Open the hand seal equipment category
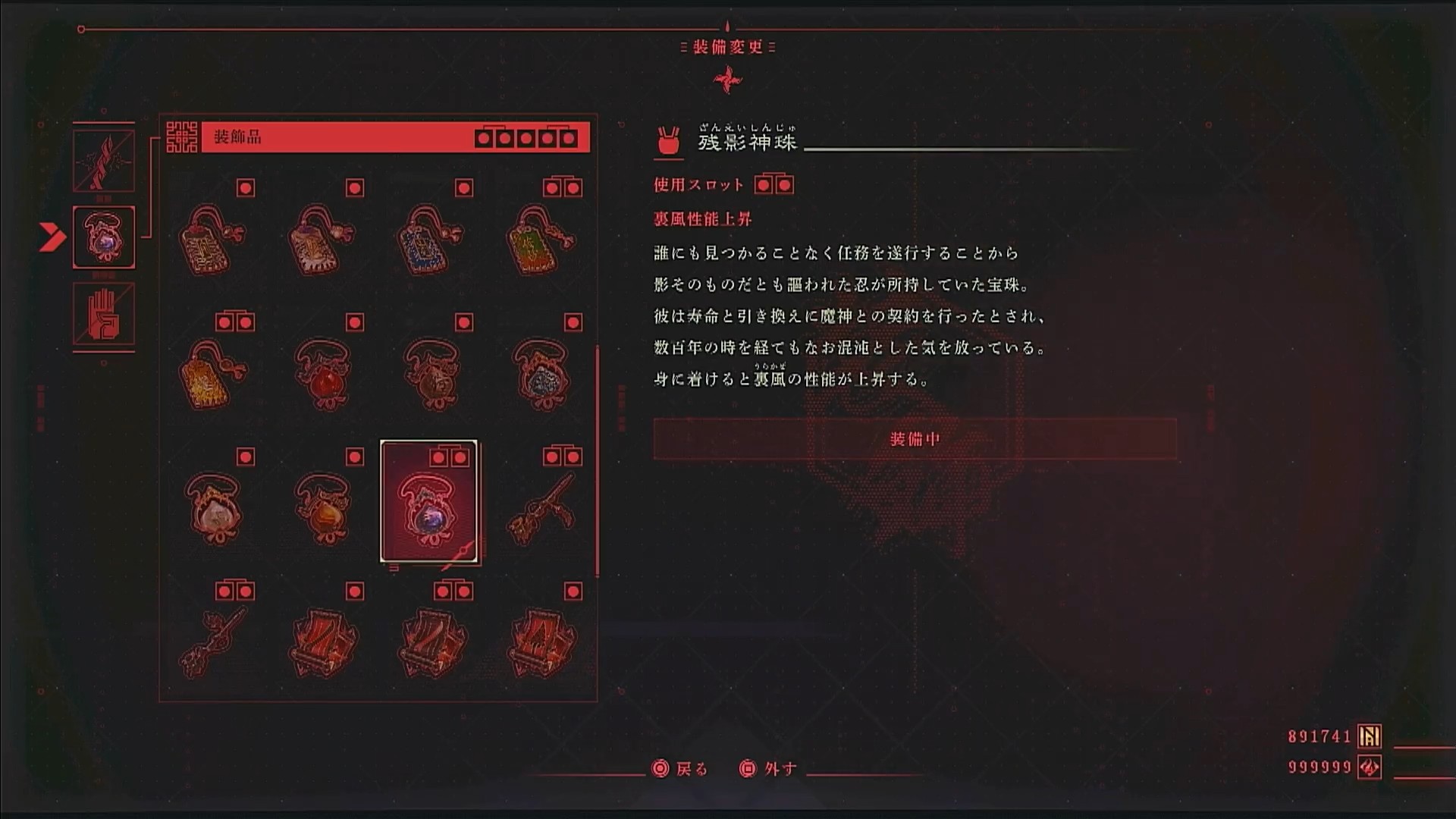This screenshot has width=1456, height=819. click(104, 314)
